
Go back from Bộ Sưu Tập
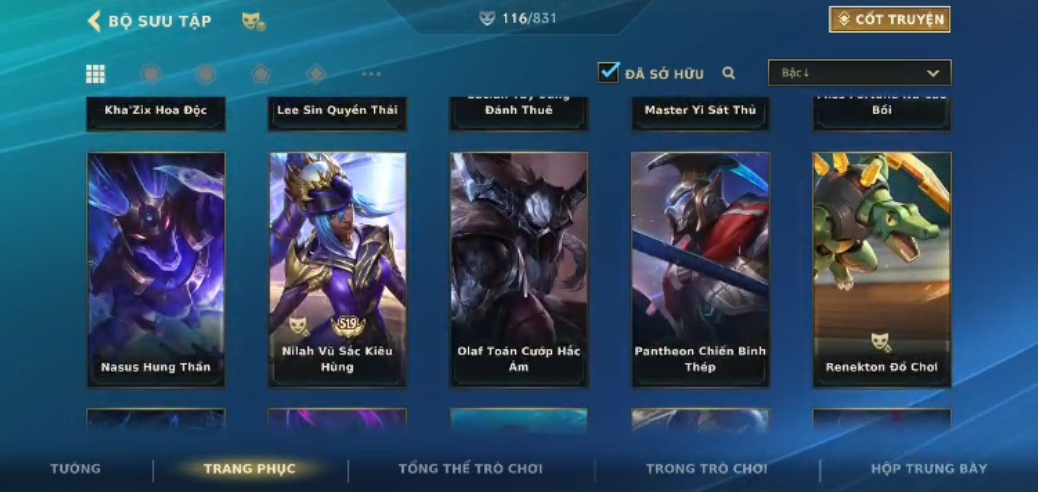[x=95, y=21]
